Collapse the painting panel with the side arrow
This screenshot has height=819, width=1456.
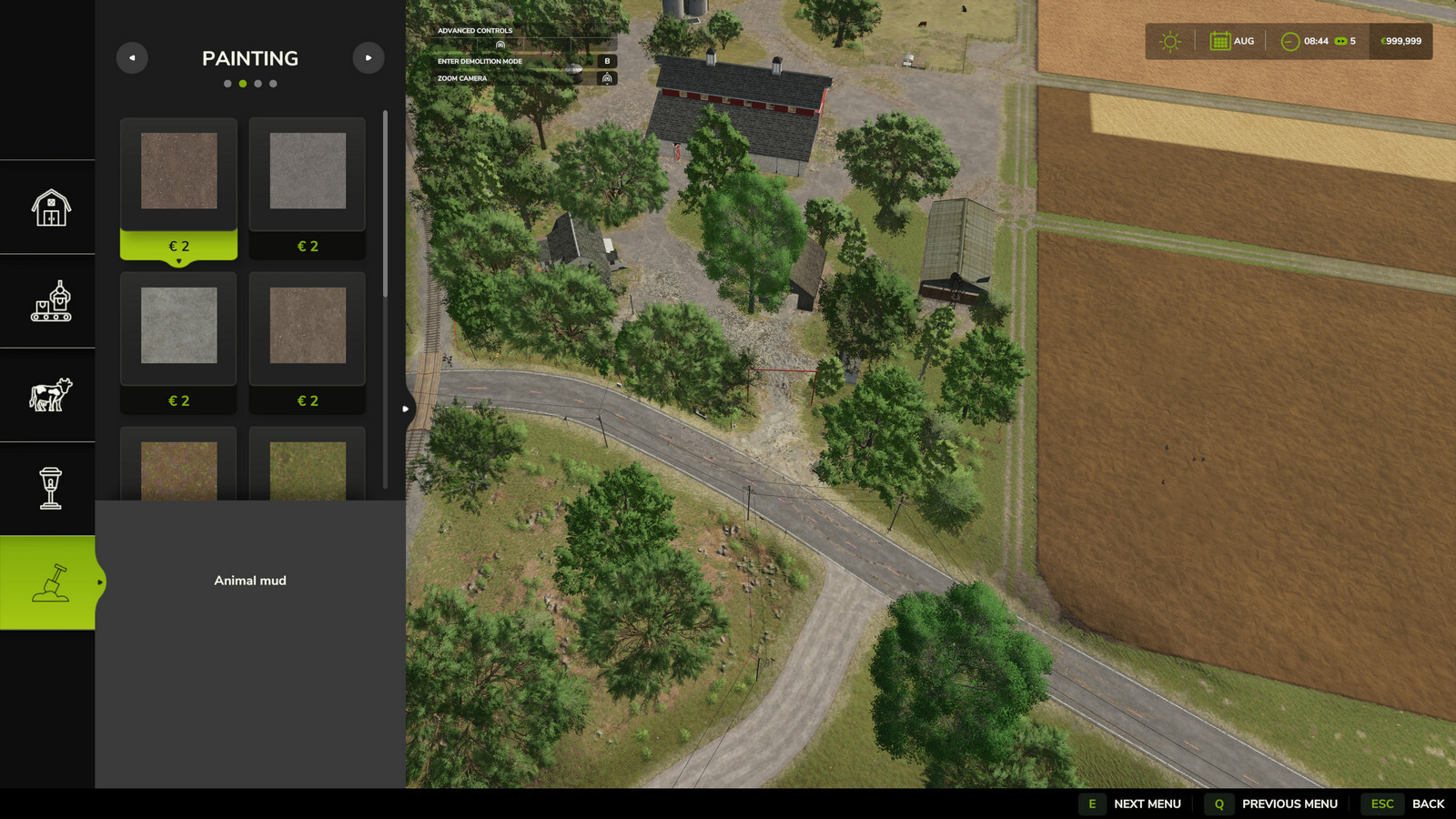coord(404,409)
